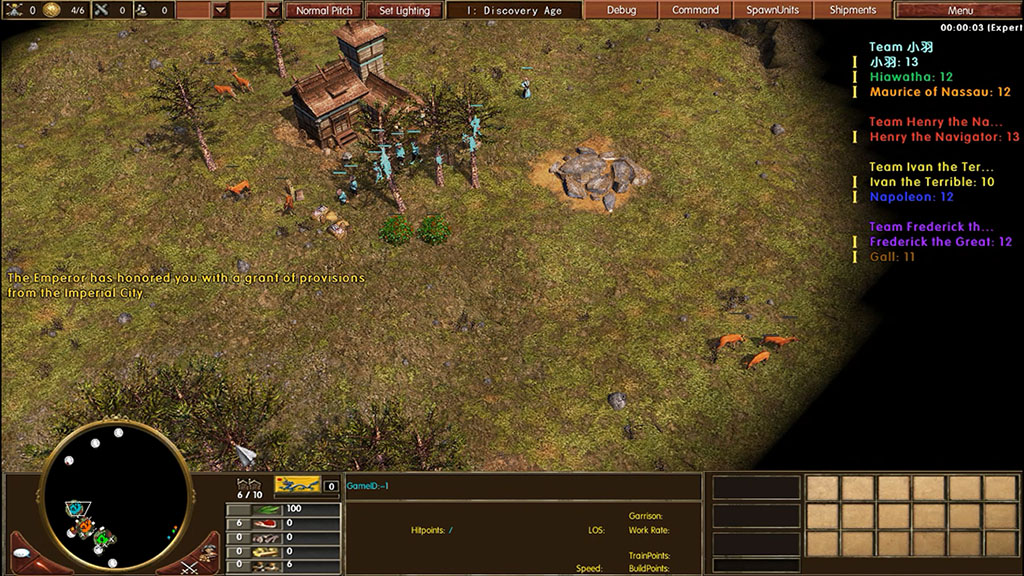The height and width of the screenshot is (576, 1024).
Task: Open the chat speech bubble button
Action: tap(21, 554)
